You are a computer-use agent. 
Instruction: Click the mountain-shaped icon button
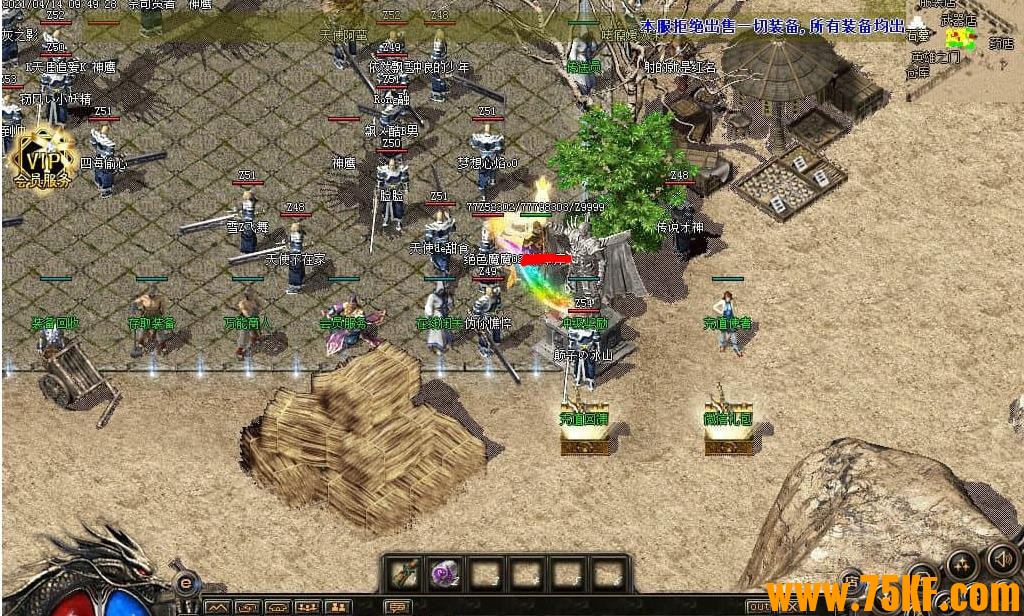216,607
